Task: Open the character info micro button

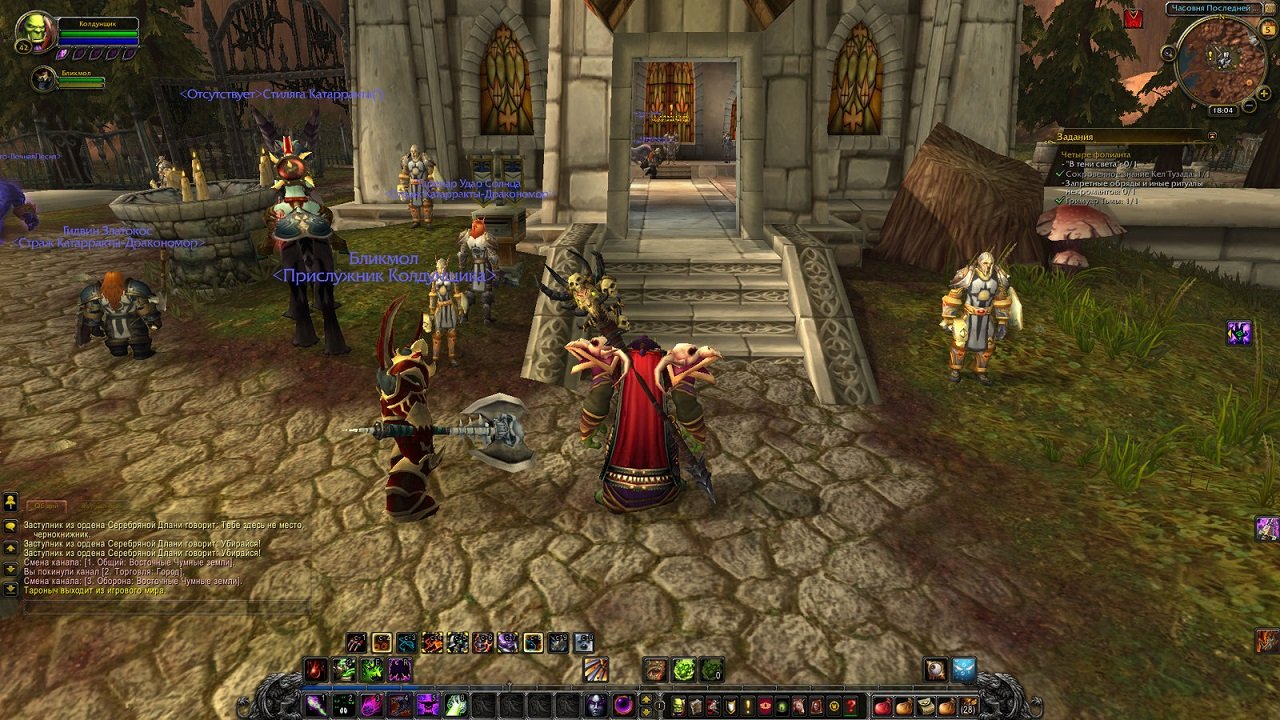Action: click(680, 707)
